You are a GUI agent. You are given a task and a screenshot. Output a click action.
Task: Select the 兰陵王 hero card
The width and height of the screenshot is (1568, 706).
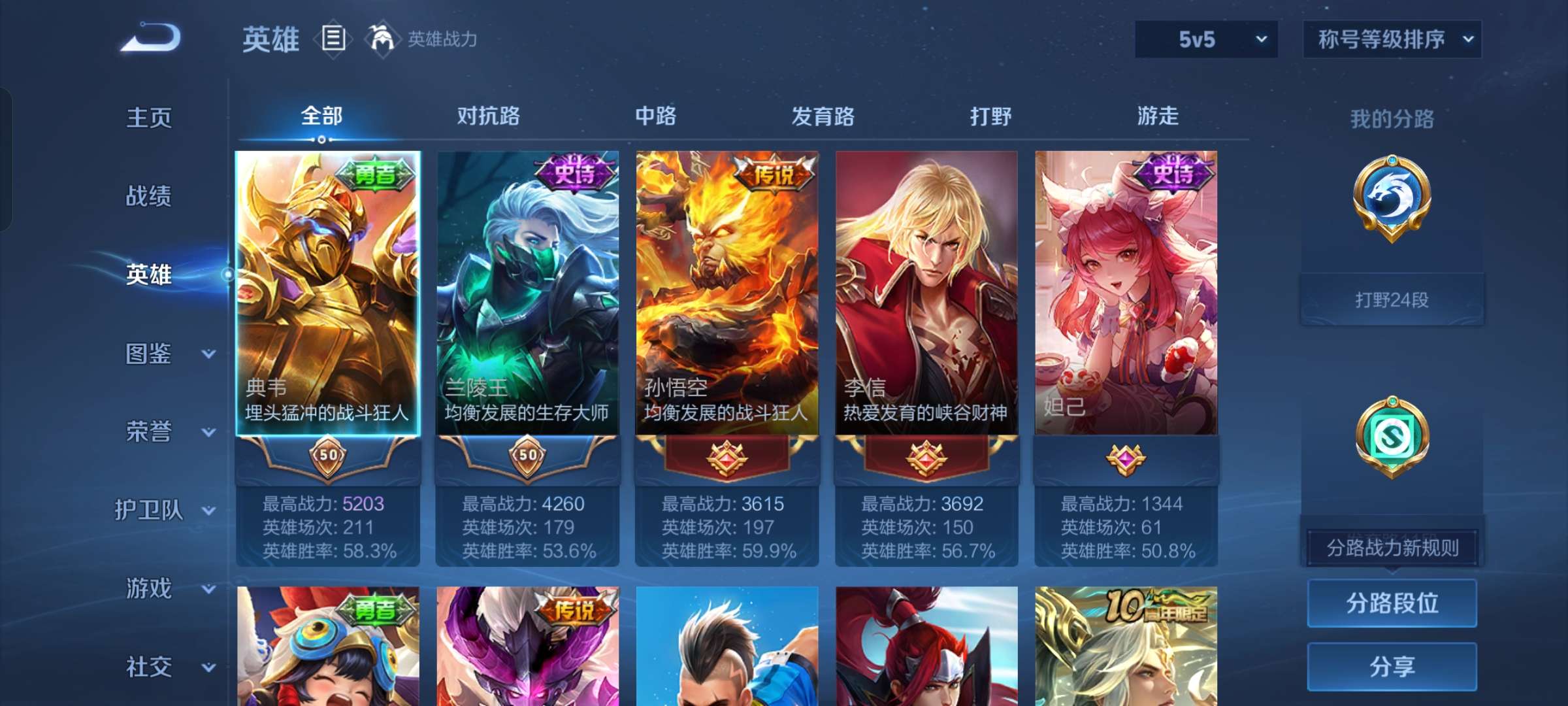(527, 294)
